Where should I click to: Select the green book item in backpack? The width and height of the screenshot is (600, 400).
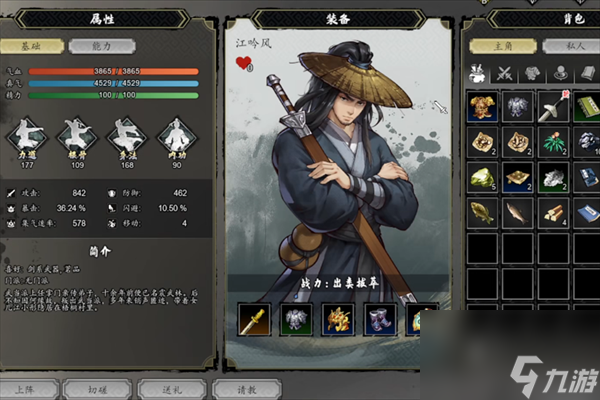tap(587, 109)
